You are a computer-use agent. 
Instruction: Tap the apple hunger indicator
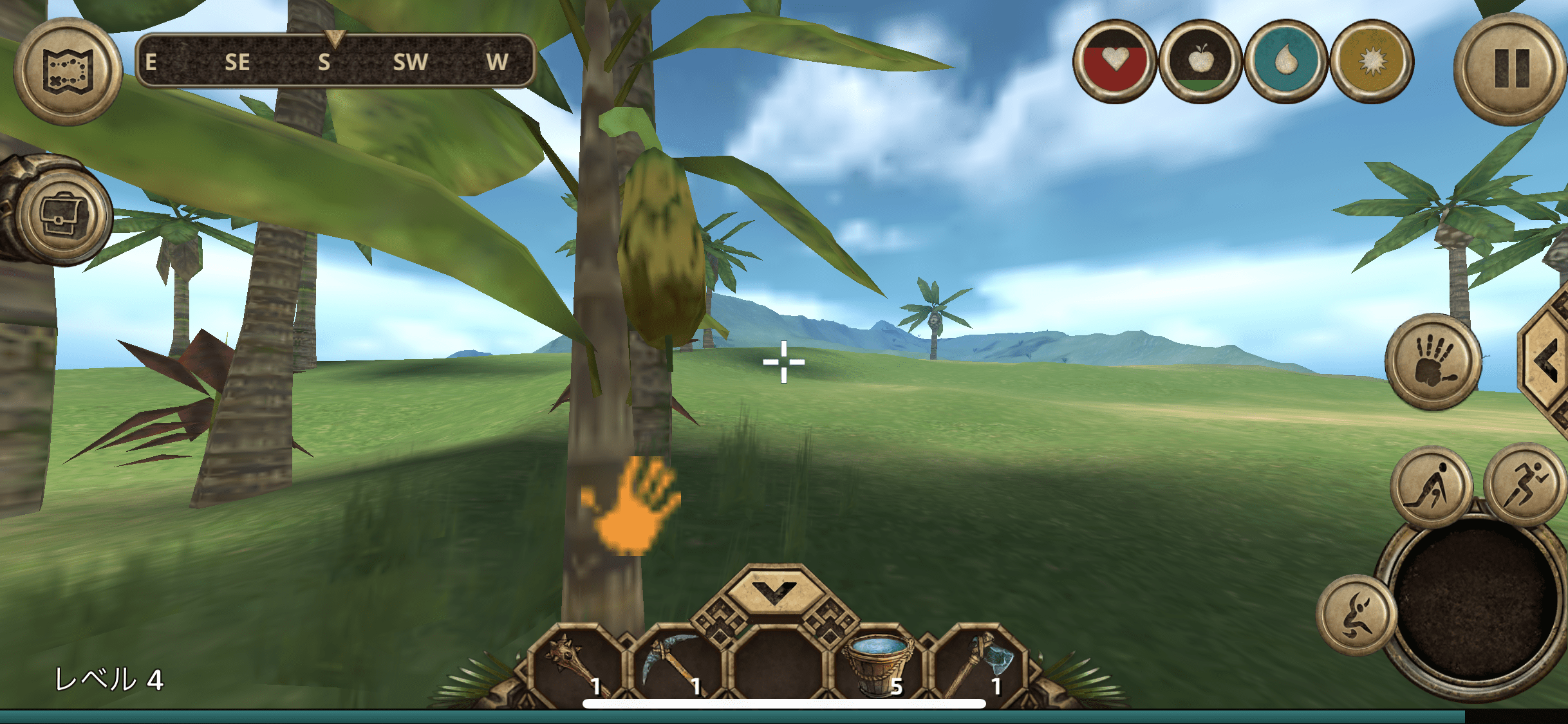tap(1200, 62)
